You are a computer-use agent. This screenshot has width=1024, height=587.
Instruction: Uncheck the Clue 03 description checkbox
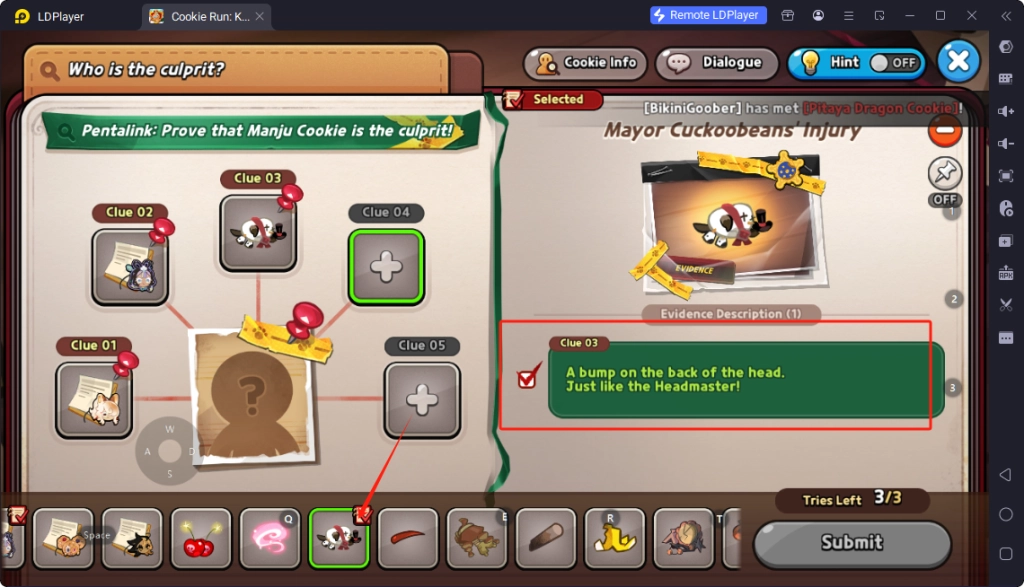click(x=529, y=379)
